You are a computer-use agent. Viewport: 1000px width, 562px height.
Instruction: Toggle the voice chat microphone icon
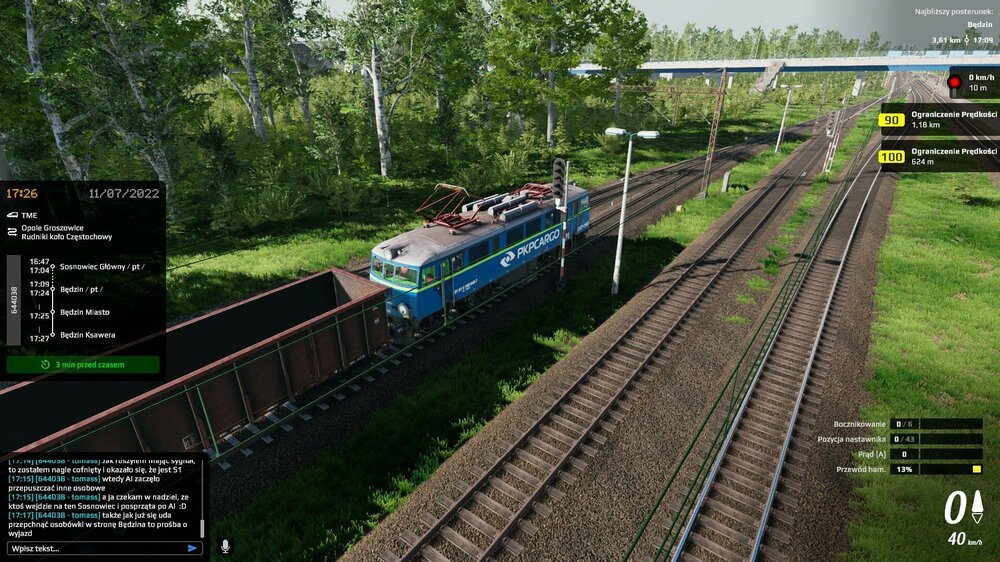224,546
